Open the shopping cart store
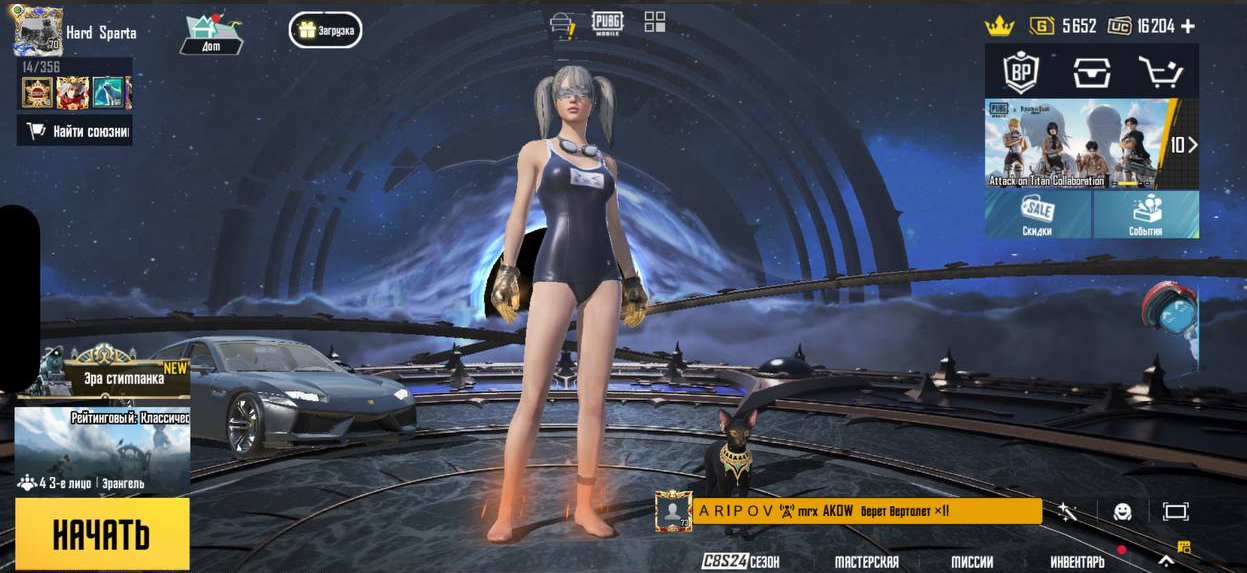 pyautogui.click(x=1160, y=72)
